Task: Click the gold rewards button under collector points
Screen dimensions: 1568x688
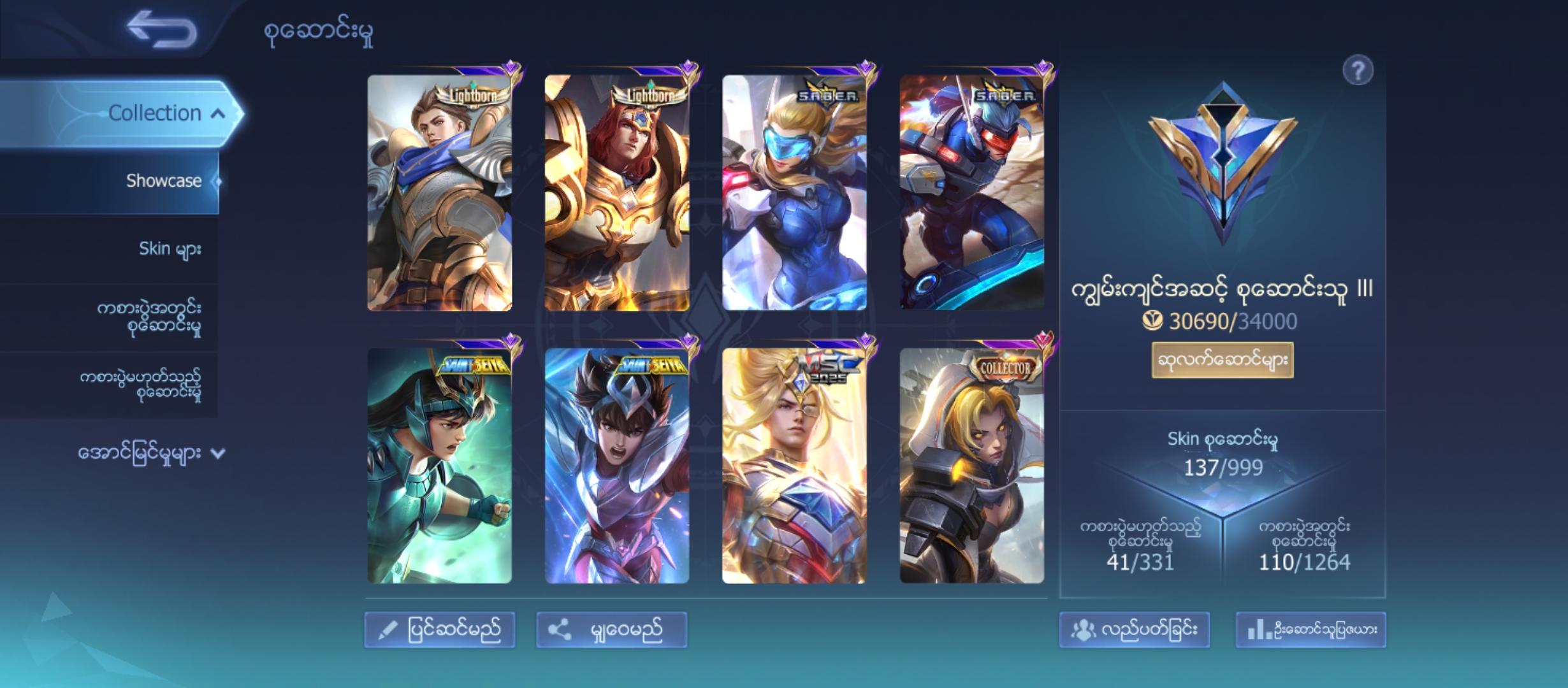Action: (x=1222, y=361)
